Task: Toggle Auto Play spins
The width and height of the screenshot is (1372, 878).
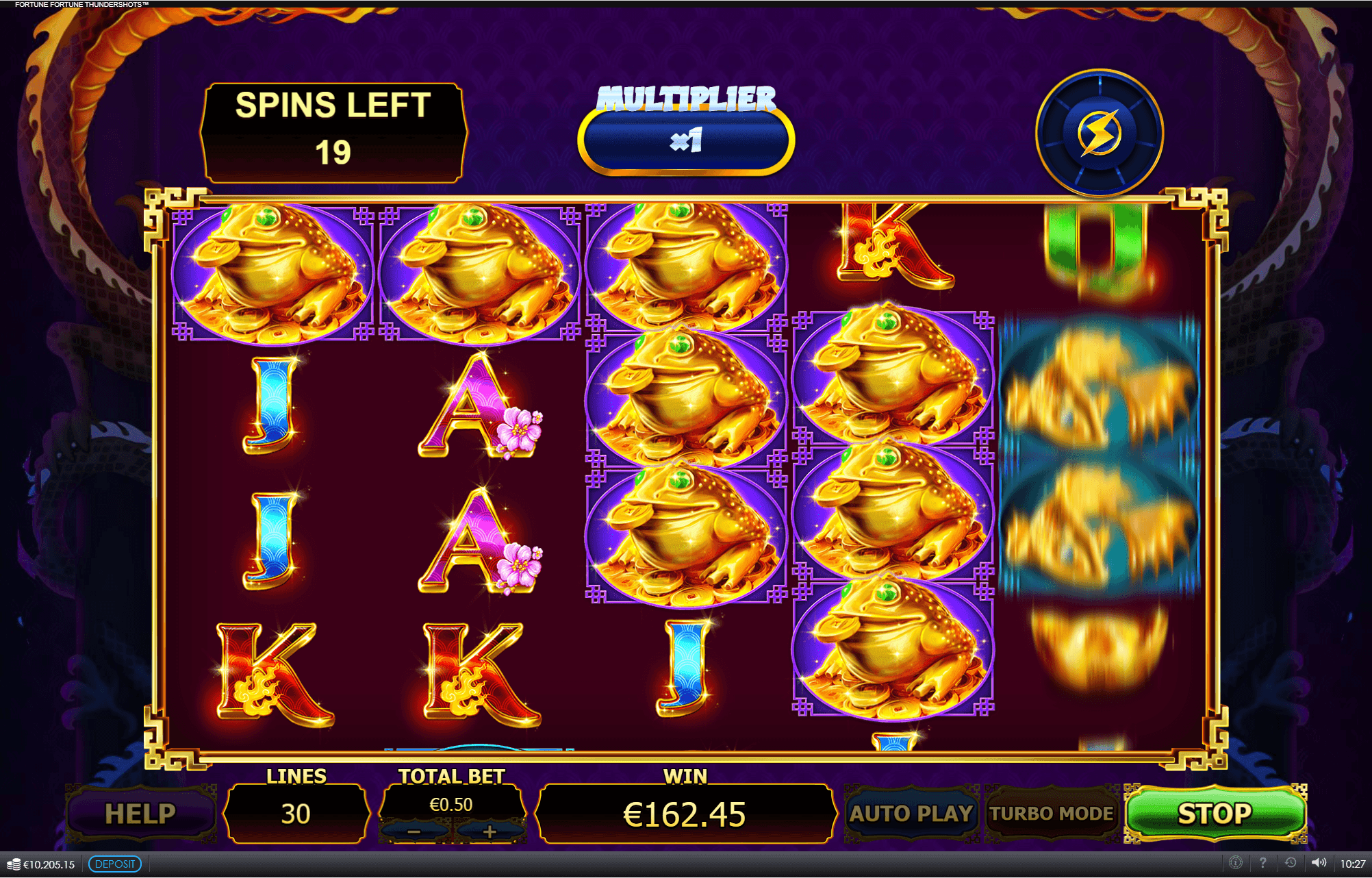Action: tap(911, 814)
